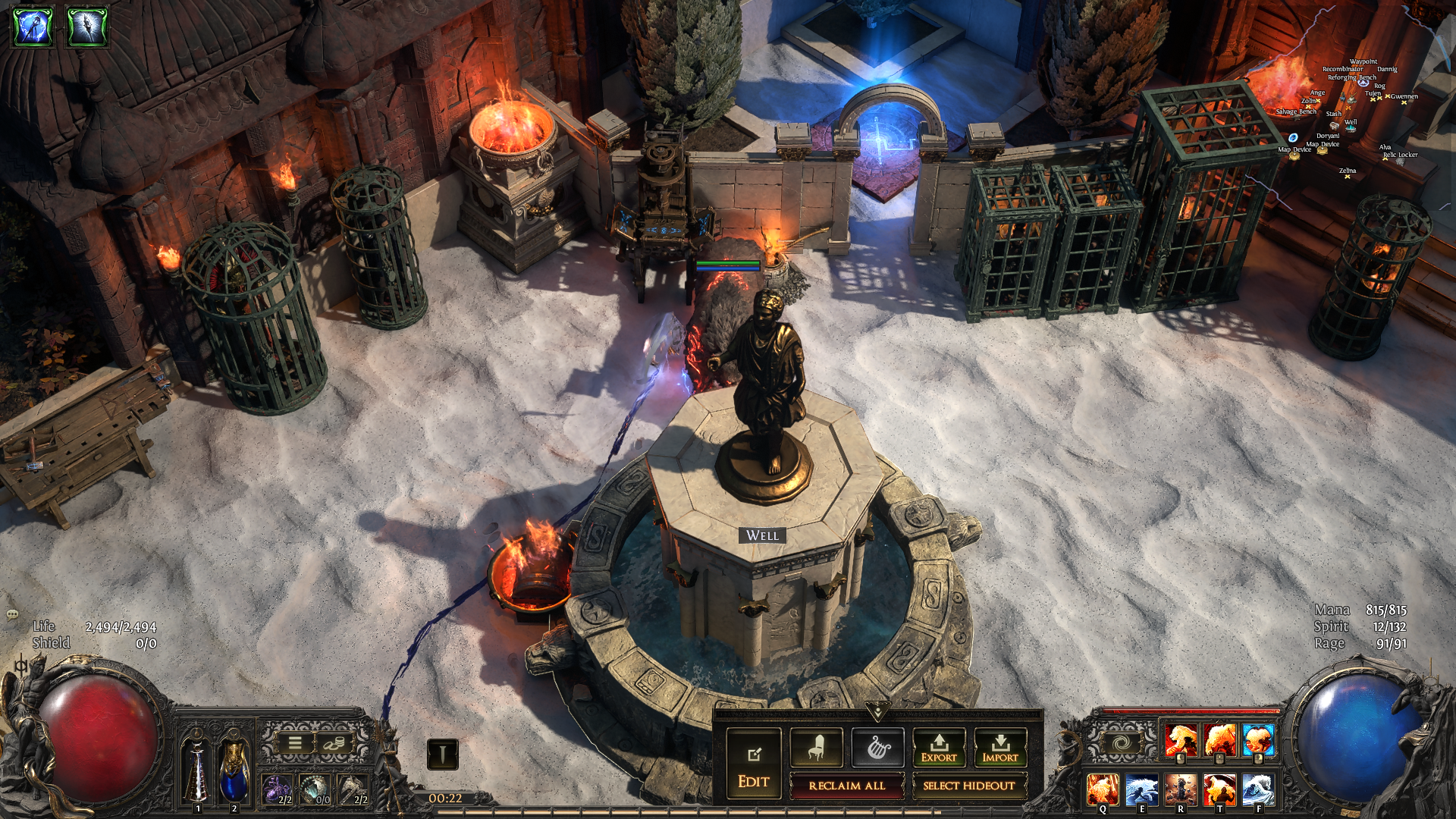
Task: Export the hideout layout
Action: [x=939, y=748]
